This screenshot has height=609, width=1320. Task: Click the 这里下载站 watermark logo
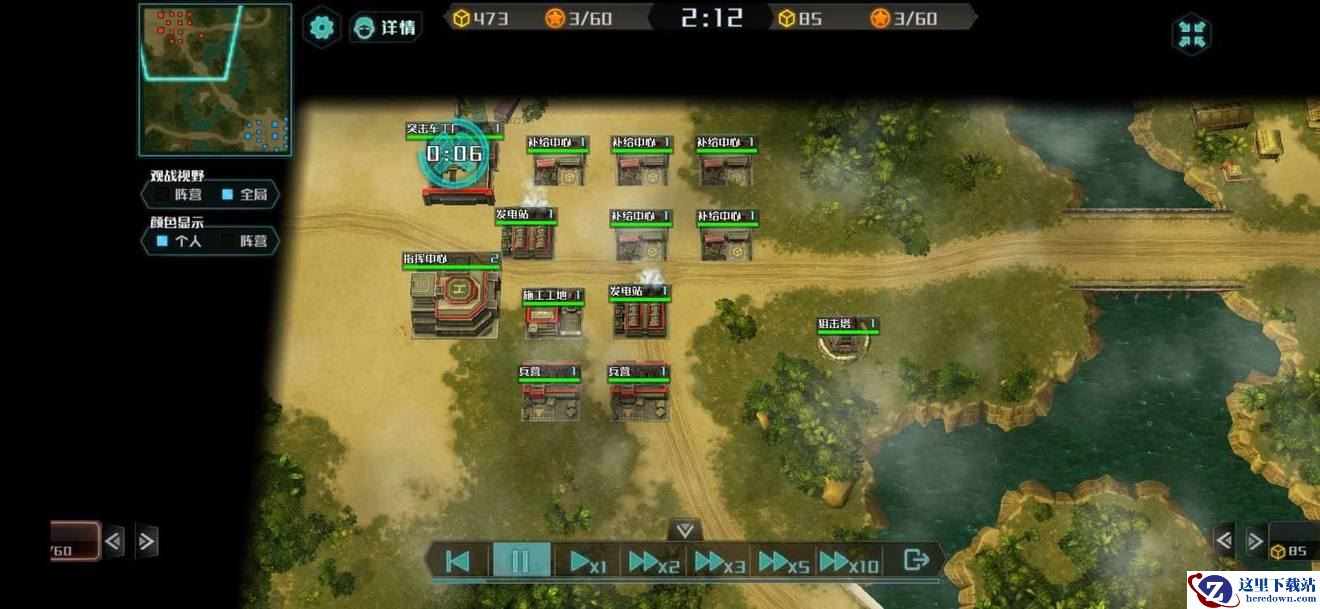pos(1251,589)
